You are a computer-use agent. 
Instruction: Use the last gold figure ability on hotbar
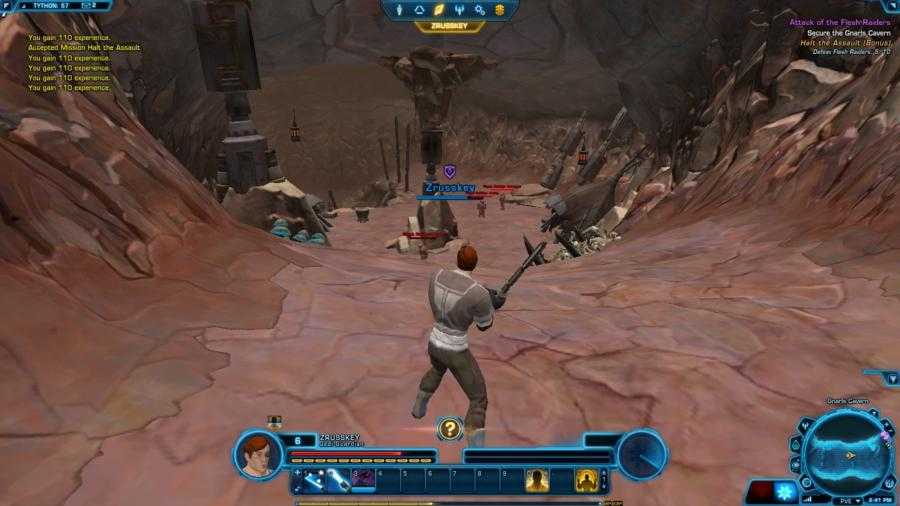click(x=587, y=480)
